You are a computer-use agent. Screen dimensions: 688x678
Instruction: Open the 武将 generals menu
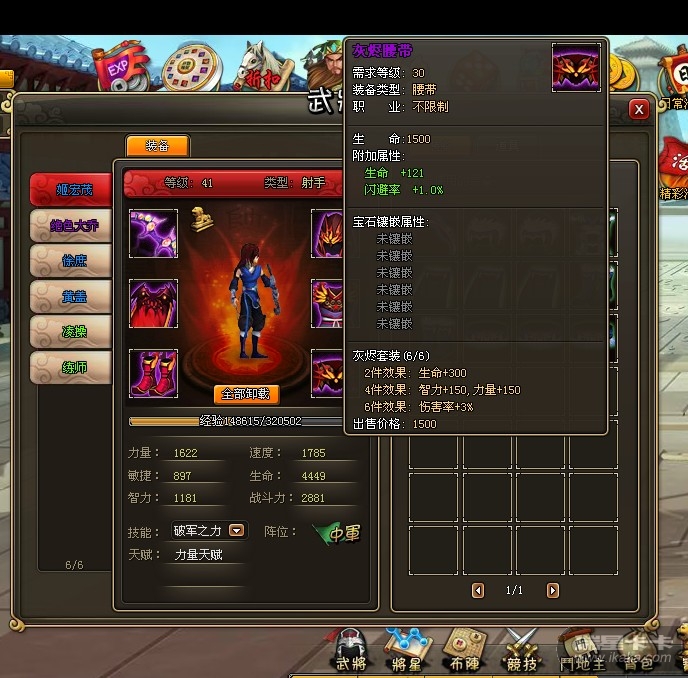[x=351, y=652]
